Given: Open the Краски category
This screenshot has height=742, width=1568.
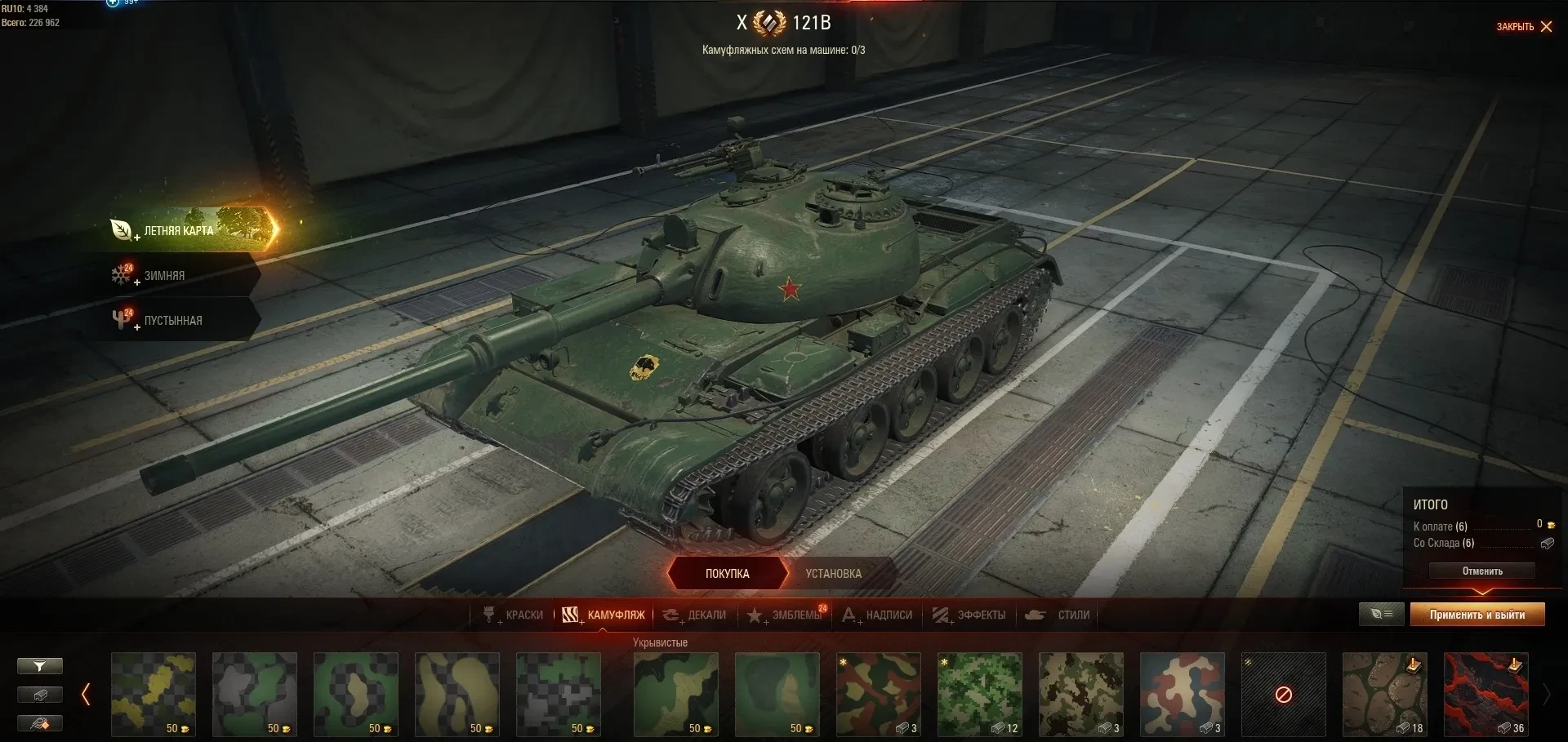Looking at the screenshot, I should click(x=514, y=615).
